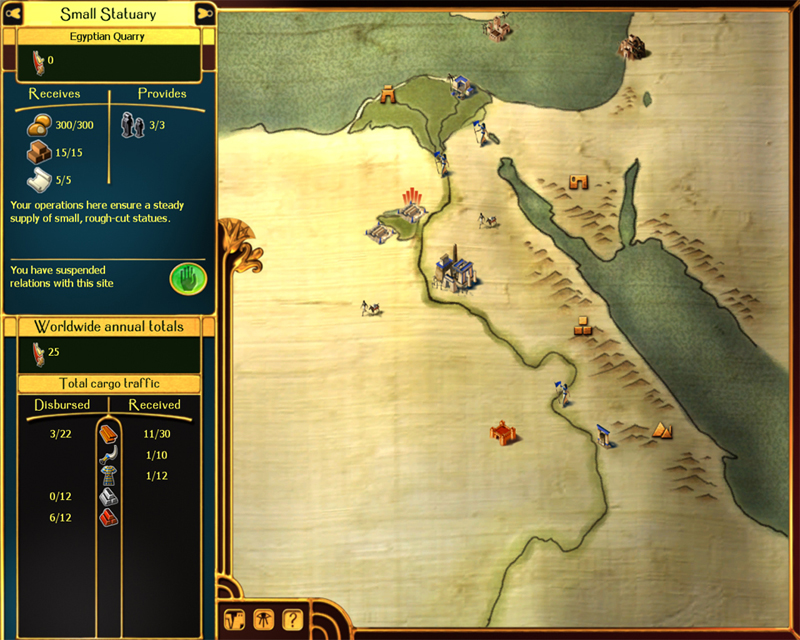The image size is (800, 640).
Task: Click the question mark help button
Action: pos(292,618)
